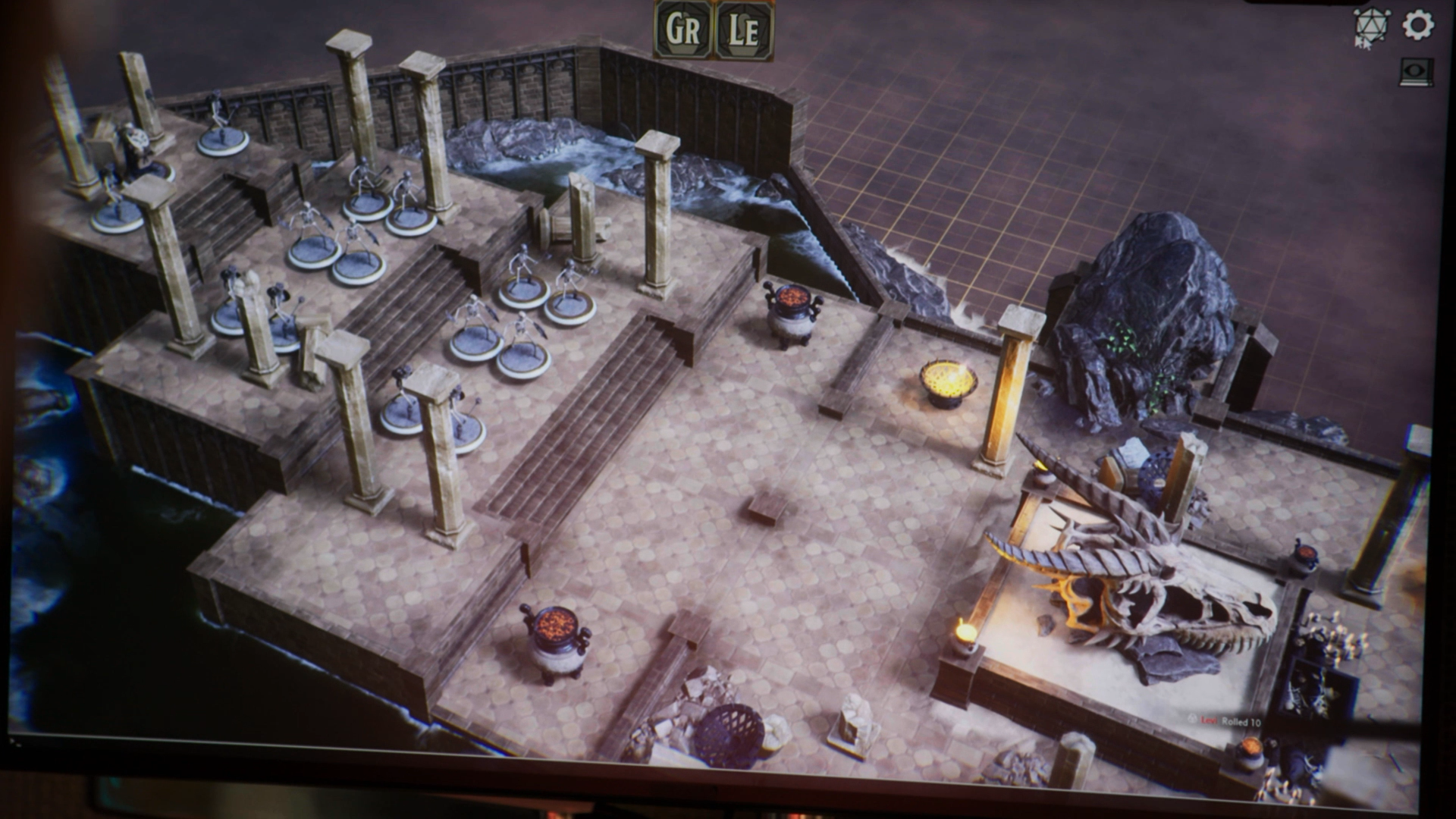
Task: Toggle the hidden-view eye block below the gear
Action: 1417,72
